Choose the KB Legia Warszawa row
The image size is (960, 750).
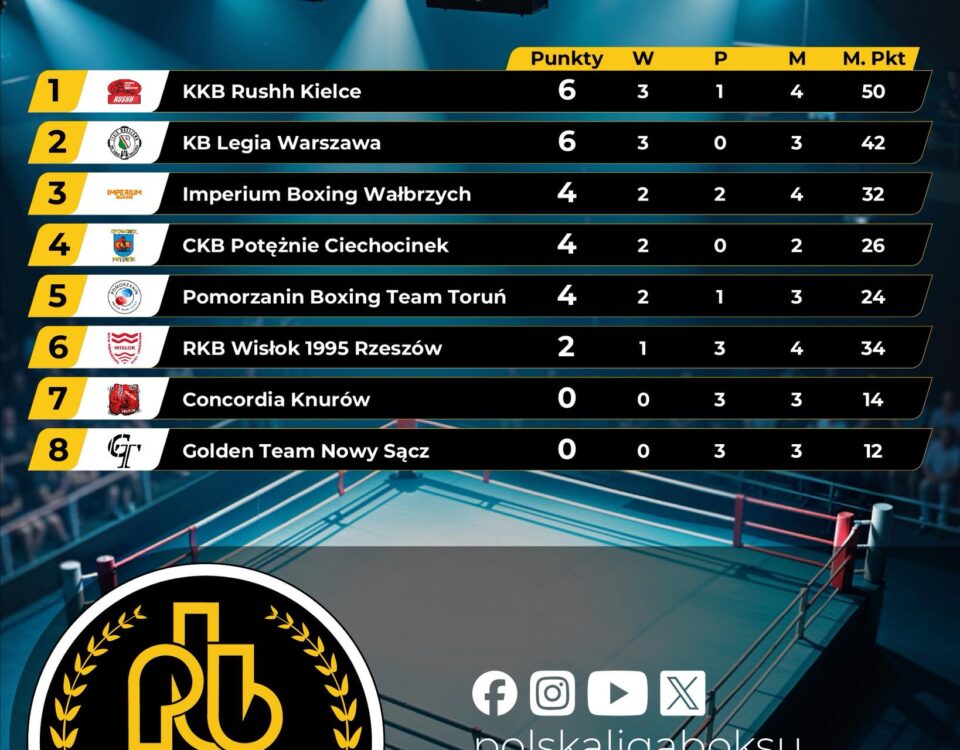(x=281, y=143)
